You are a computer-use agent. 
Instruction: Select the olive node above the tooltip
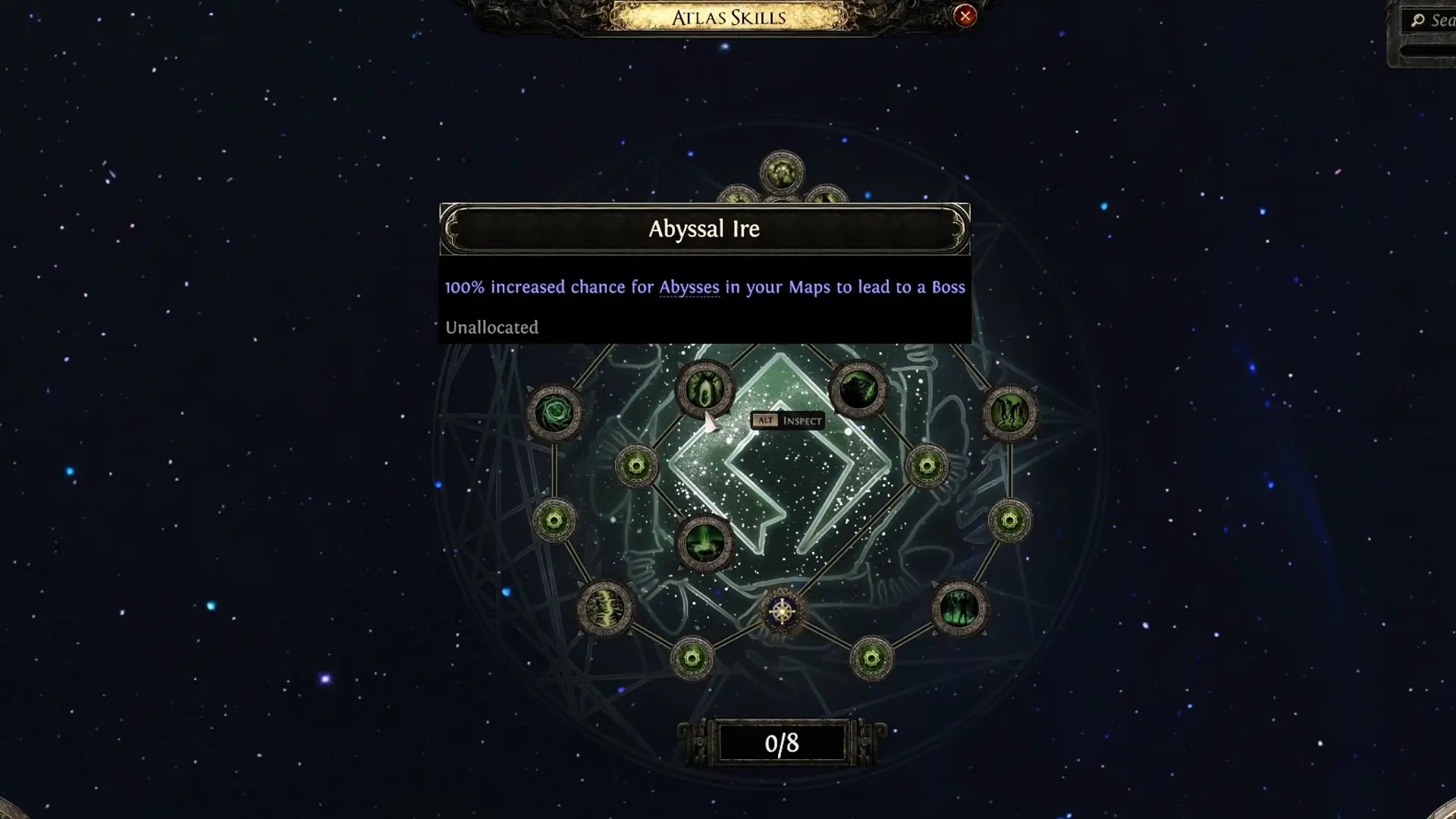(782, 173)
